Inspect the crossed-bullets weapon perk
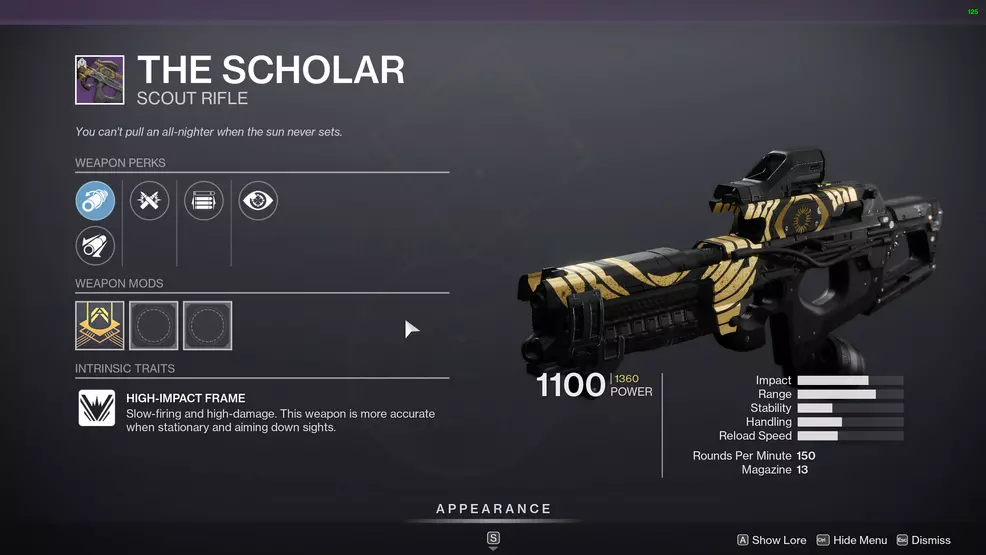Screen dimensions: 986x555 point(150,201)
